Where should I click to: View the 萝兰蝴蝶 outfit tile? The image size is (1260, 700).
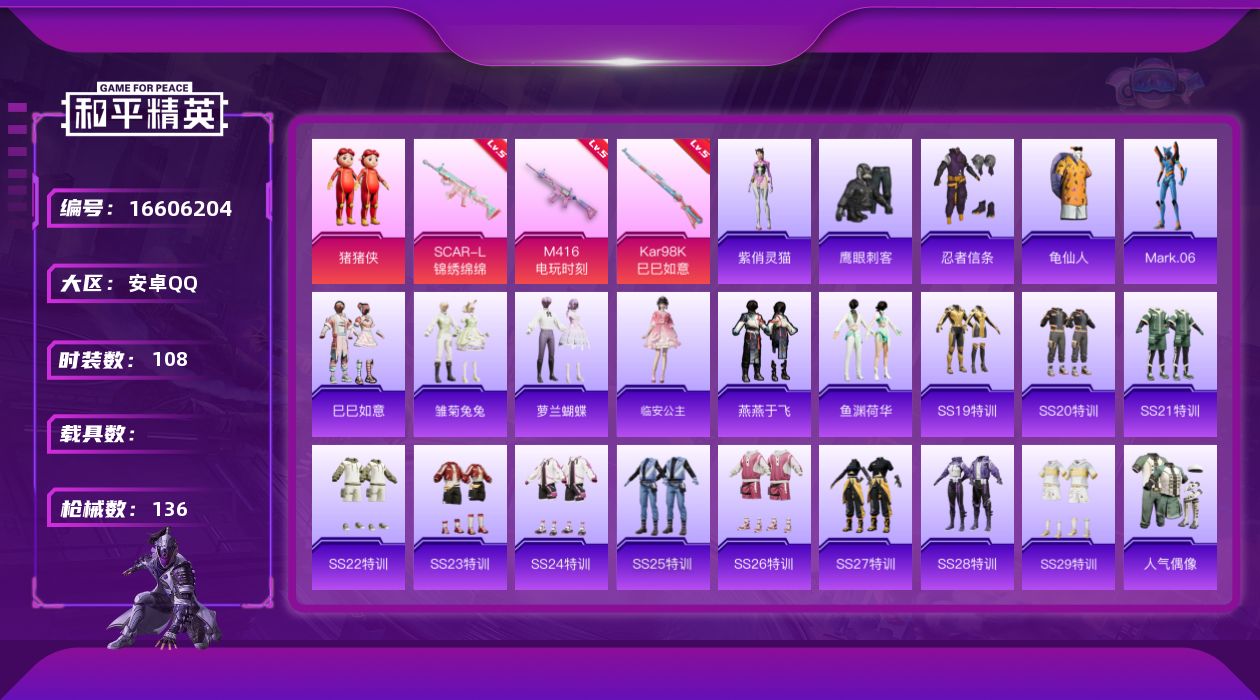click(x=561, y=364)
